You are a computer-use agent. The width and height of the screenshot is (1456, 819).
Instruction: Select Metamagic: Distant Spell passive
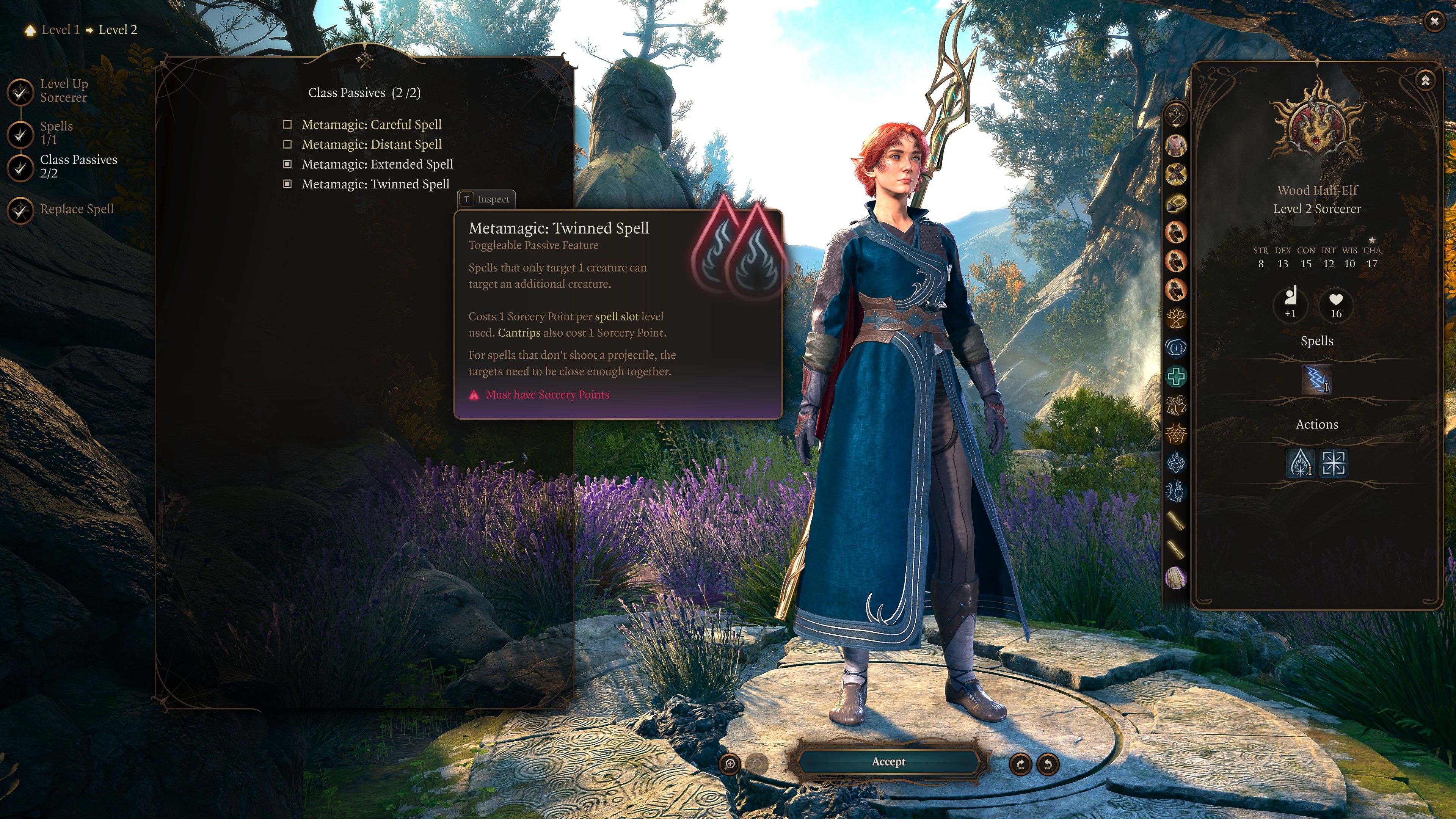pyautogui.click(x=371, y=145)
